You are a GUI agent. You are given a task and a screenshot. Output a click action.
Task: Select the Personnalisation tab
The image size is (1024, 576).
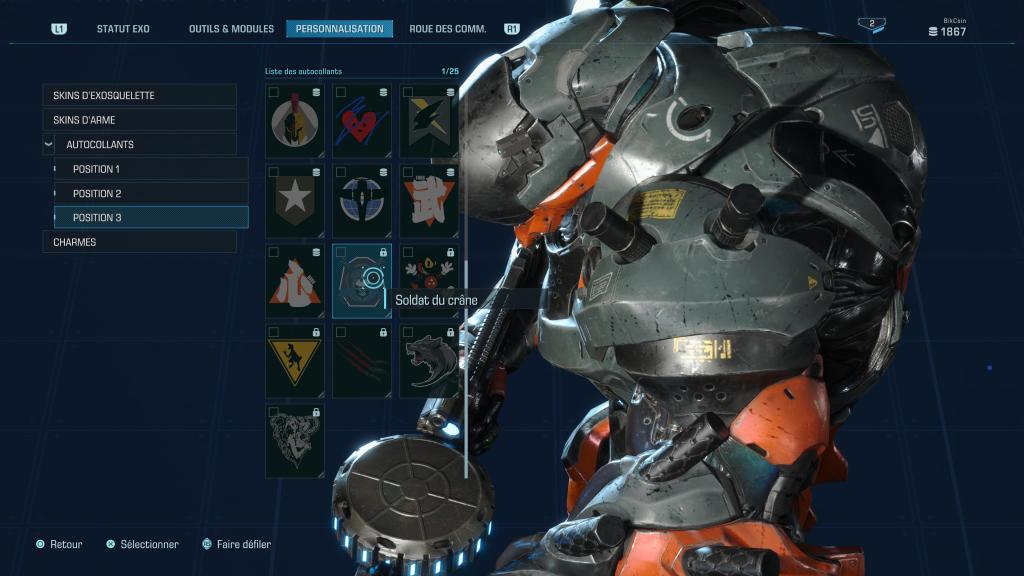coord(339,29)
